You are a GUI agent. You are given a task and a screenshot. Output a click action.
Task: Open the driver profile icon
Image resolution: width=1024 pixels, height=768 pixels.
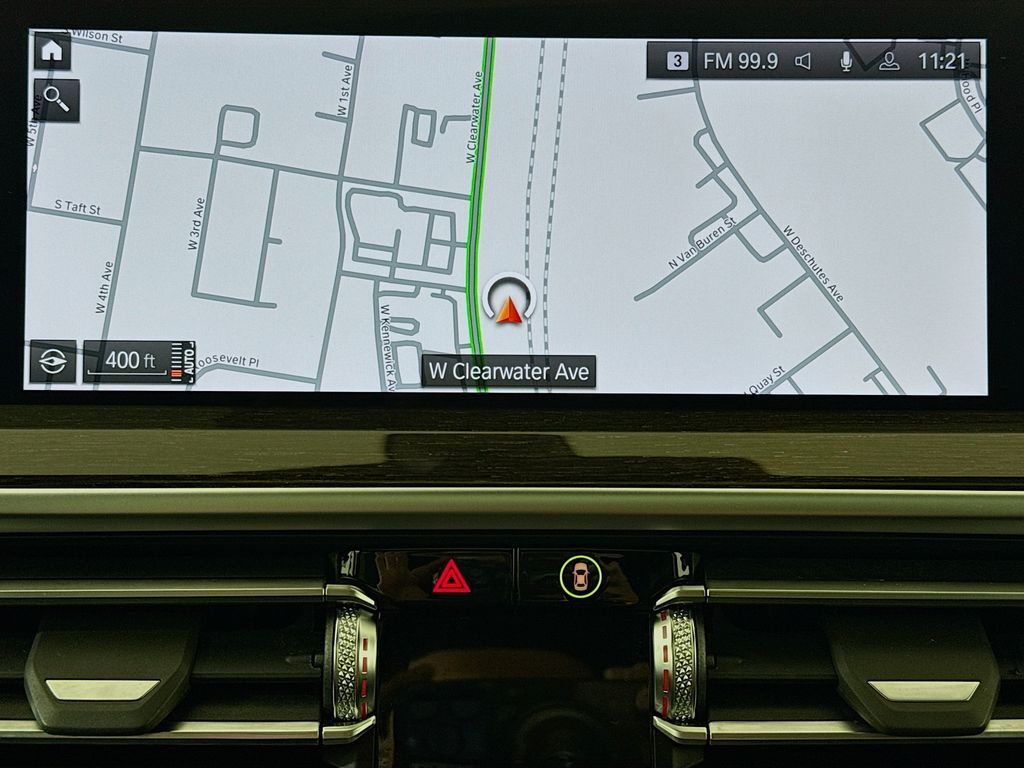(x=888, y=62)
